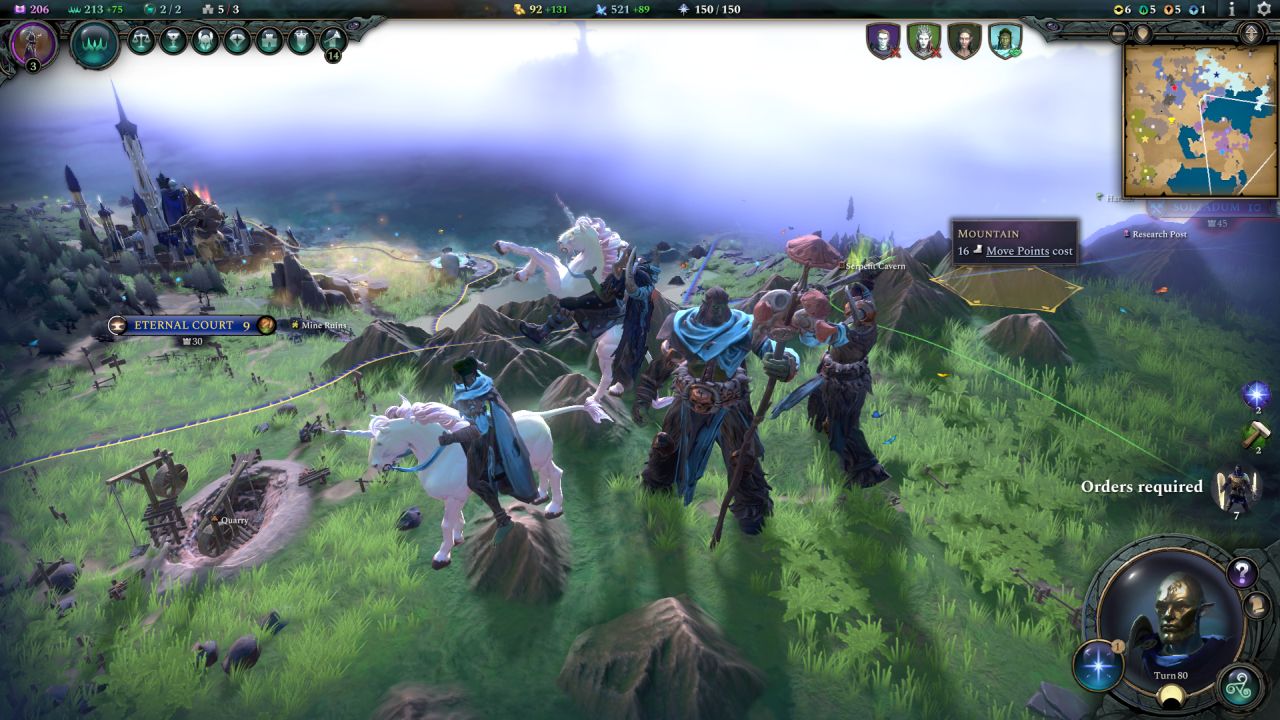This screenshot has height=720, width=1280.
Task: Open the settings gear menu
Action: point(1263,9)
